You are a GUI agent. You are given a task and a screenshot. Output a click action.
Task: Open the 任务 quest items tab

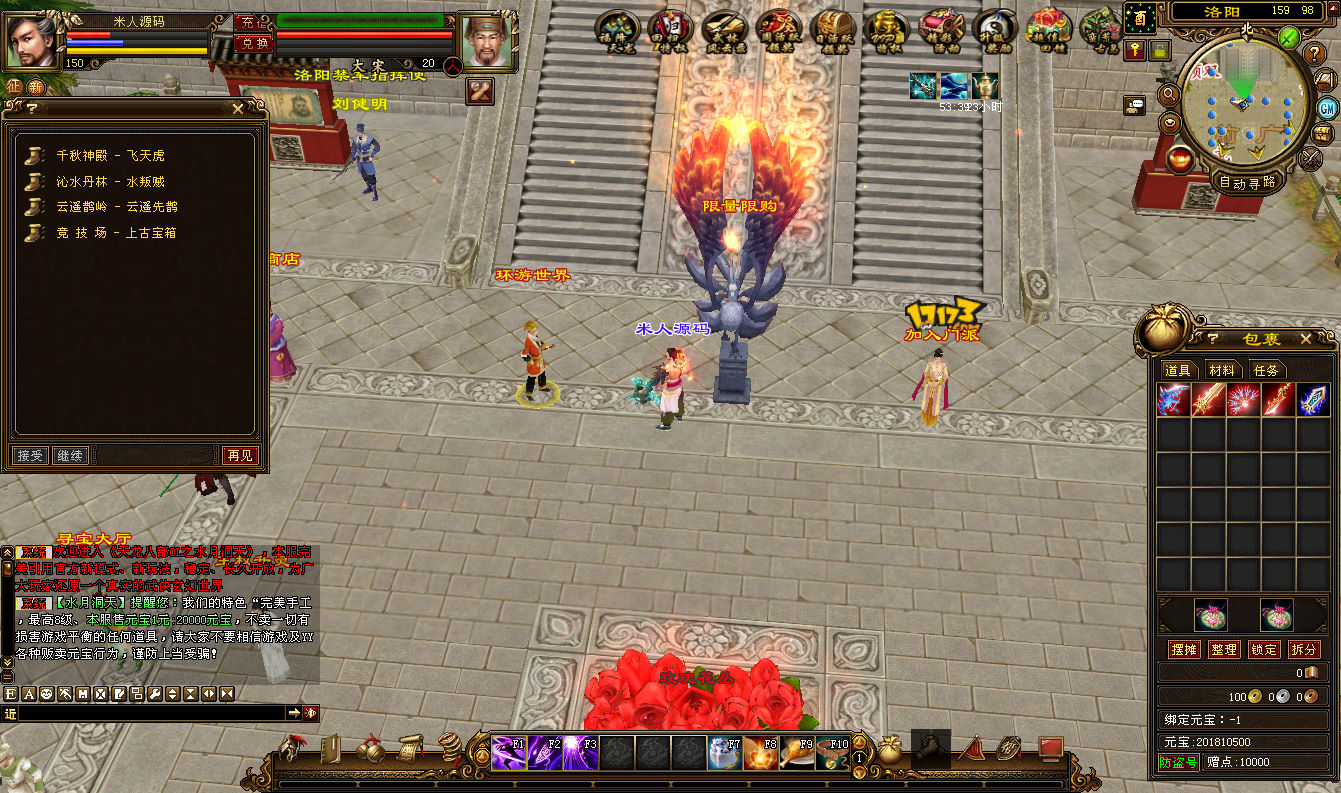point(1266,371)
